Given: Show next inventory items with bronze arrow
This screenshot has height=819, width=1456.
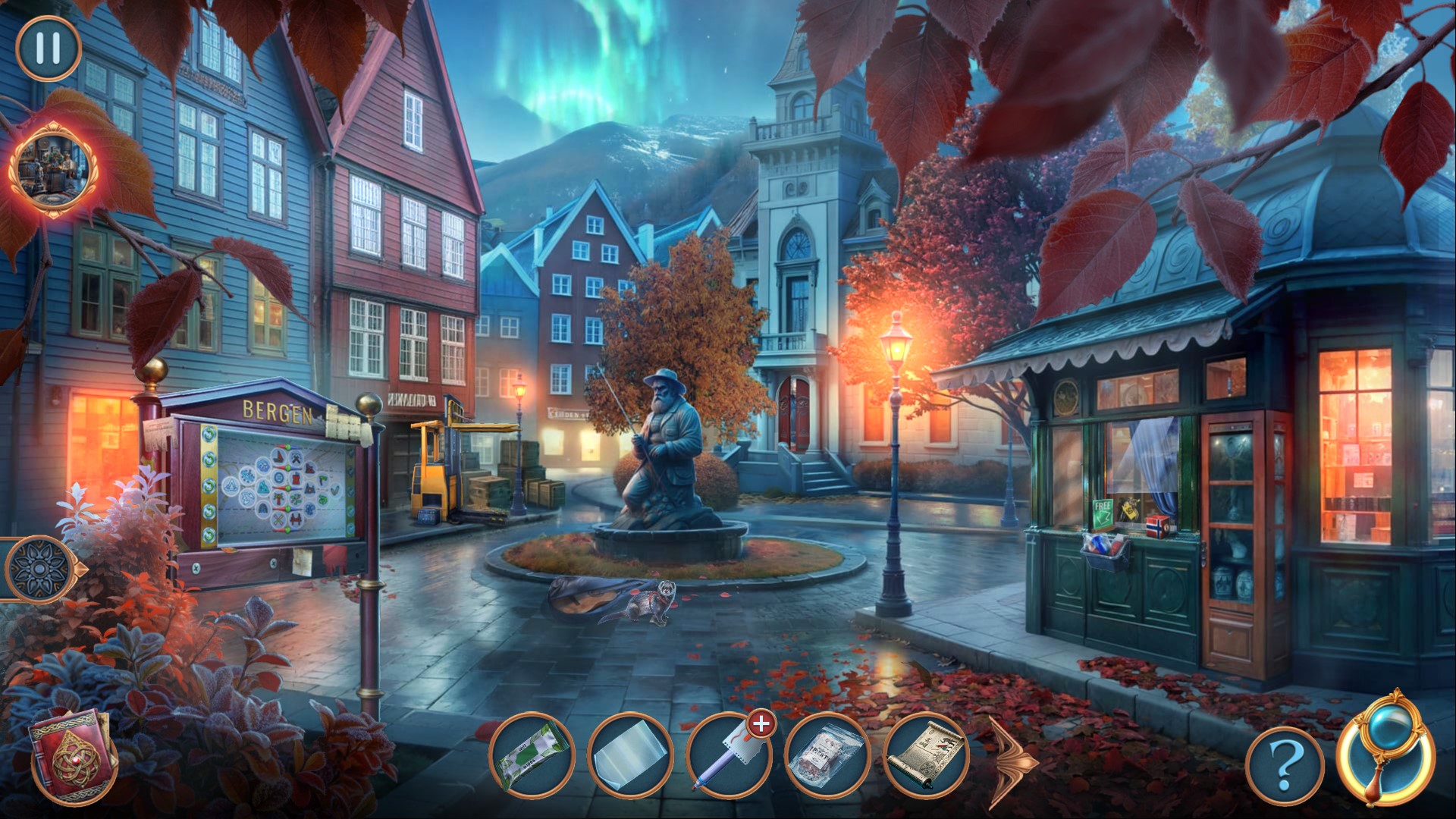Looking at the screenshot, I should 1012,758.
